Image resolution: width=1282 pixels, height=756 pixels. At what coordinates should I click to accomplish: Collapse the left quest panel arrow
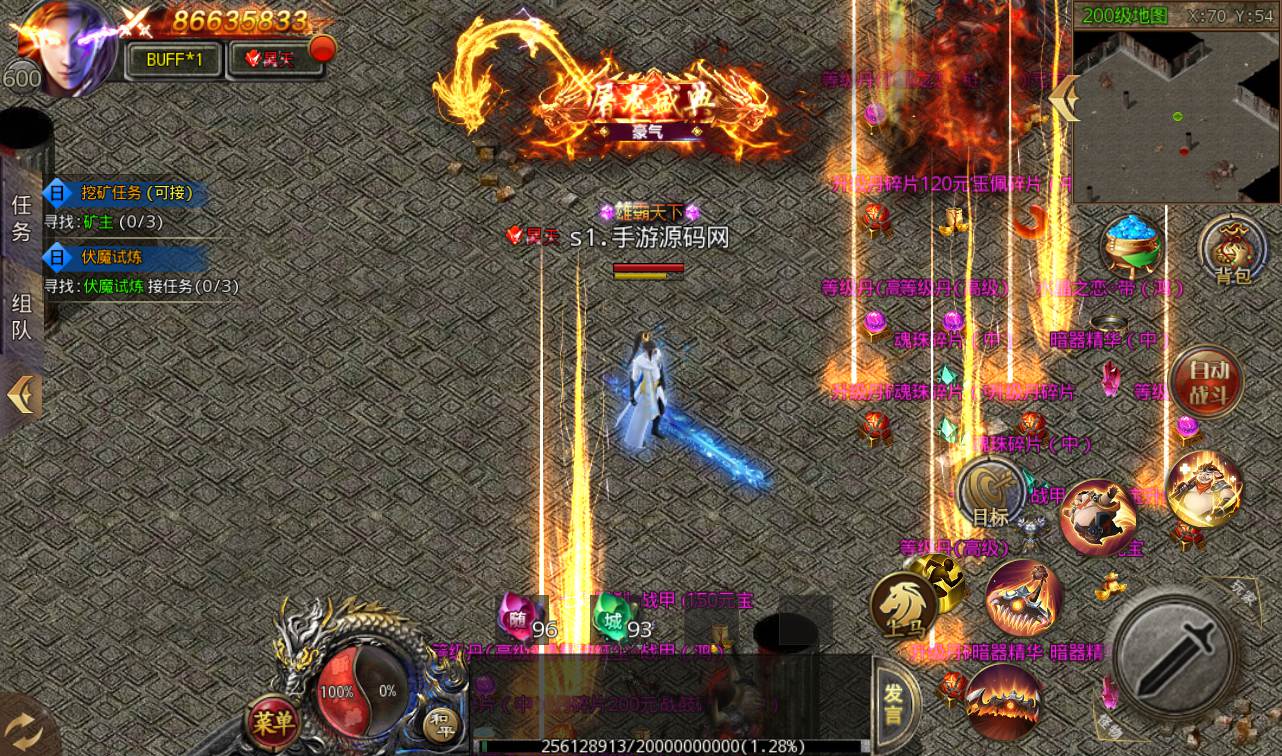(21, 395)
